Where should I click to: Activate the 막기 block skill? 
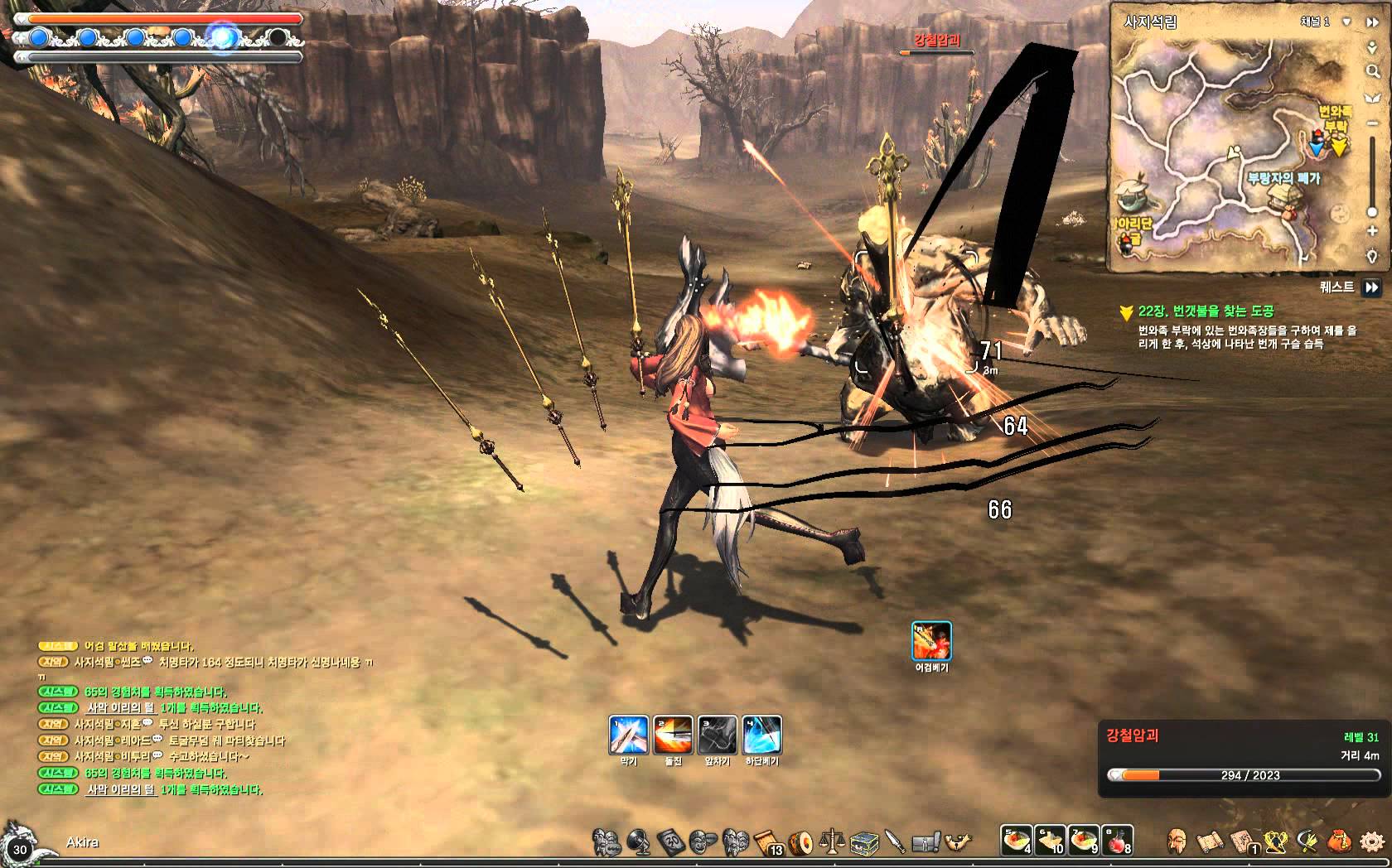click(x=628, y=735)
